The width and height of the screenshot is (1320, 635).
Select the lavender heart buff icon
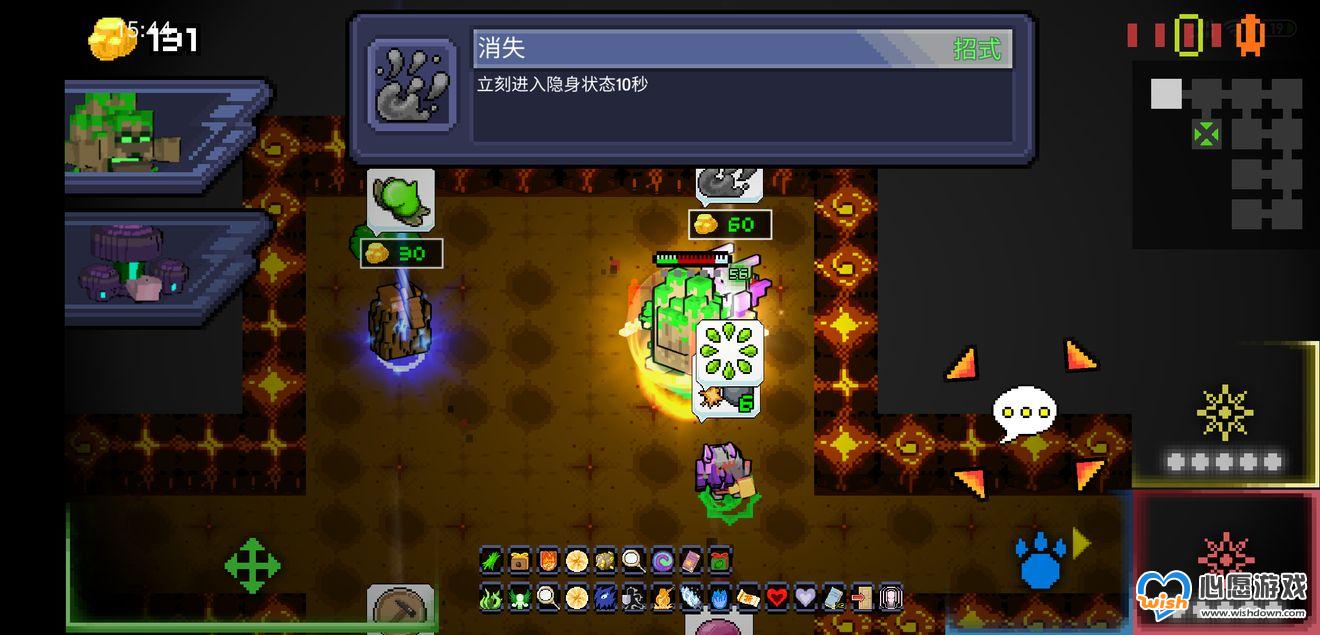click(805, 598)
